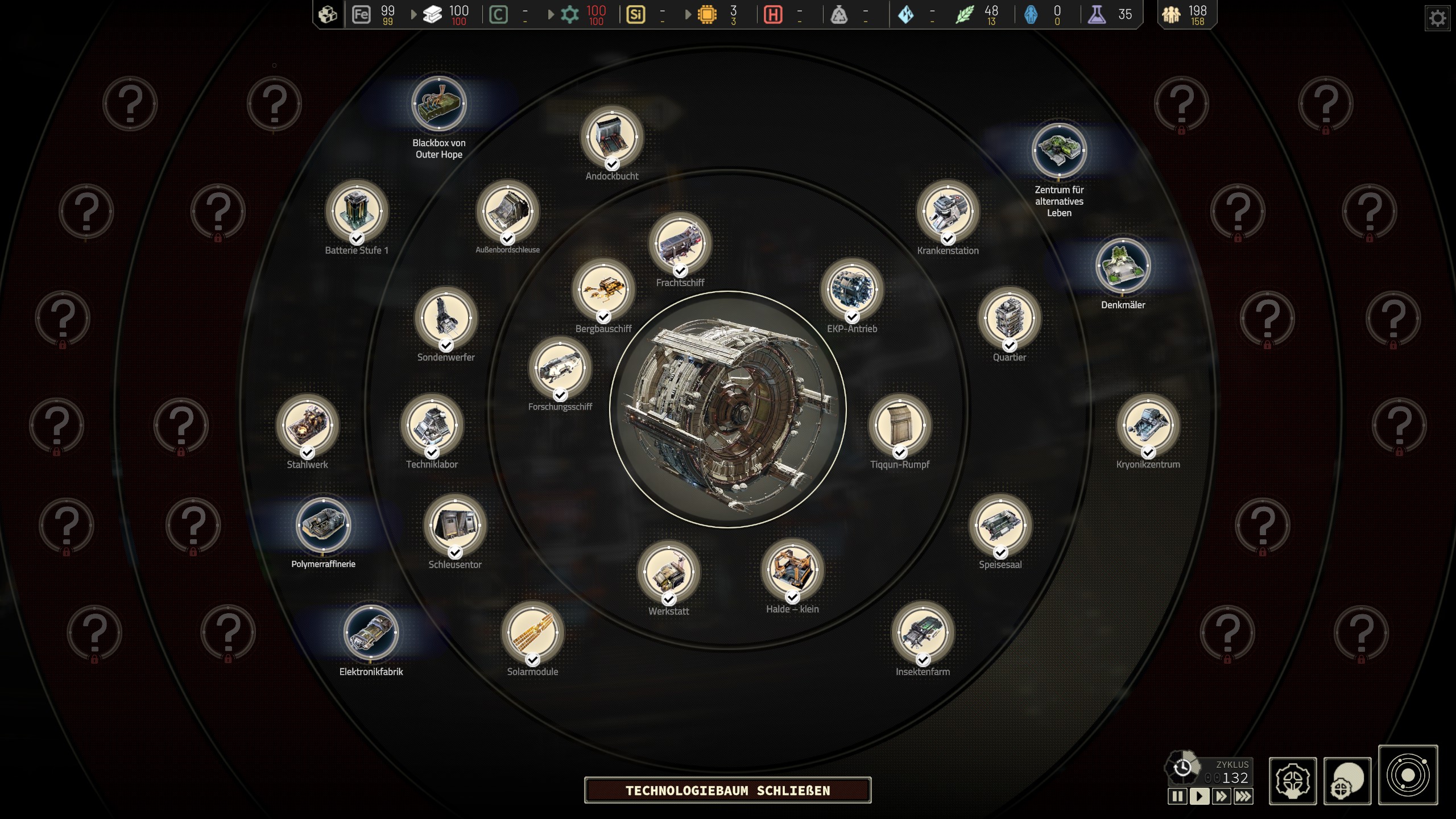Select the Elektronikfabrik technology
Screen dimensions: 1456x819
371,632
